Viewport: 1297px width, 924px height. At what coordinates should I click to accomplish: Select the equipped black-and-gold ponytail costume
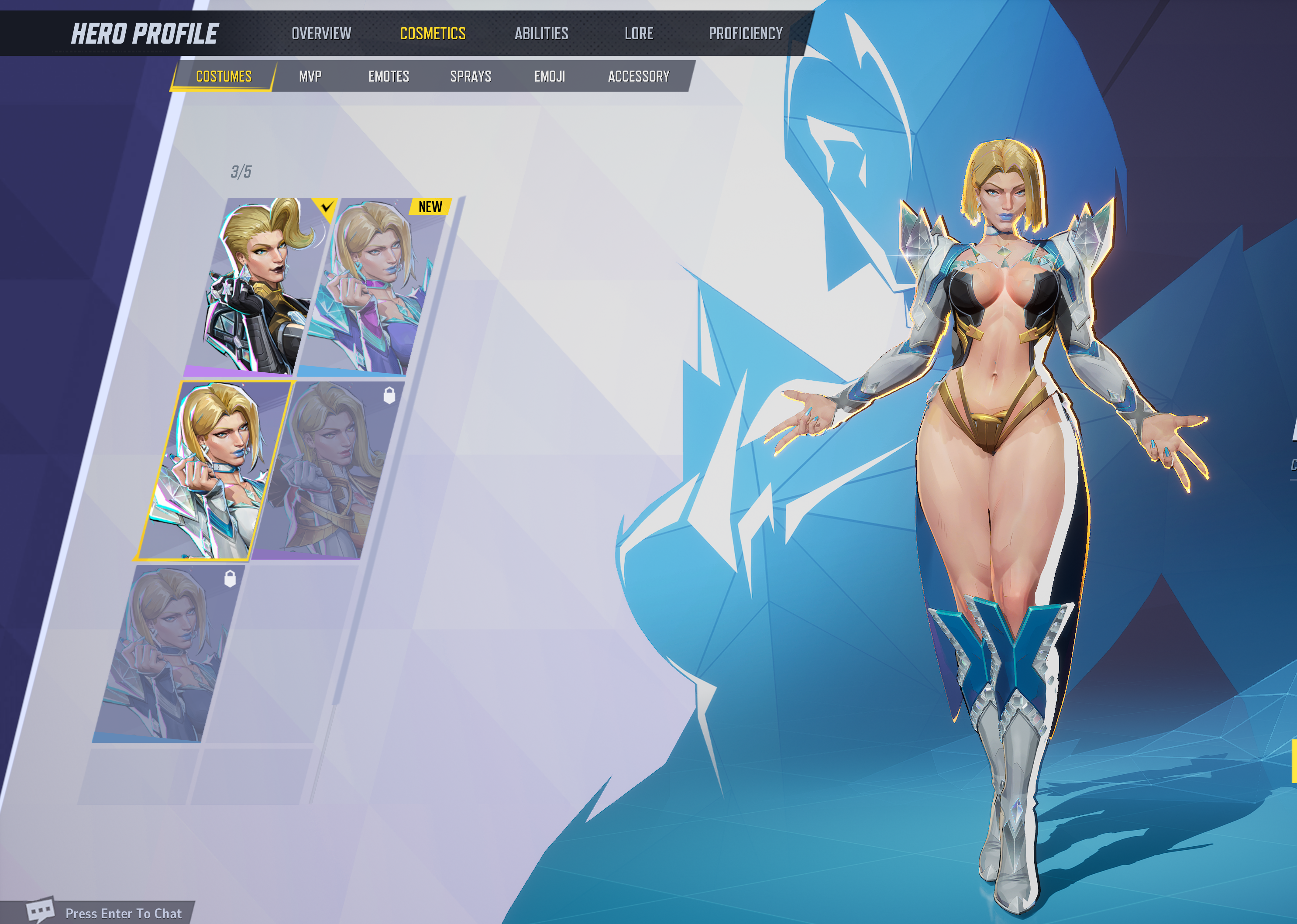[x=262, y=287]
